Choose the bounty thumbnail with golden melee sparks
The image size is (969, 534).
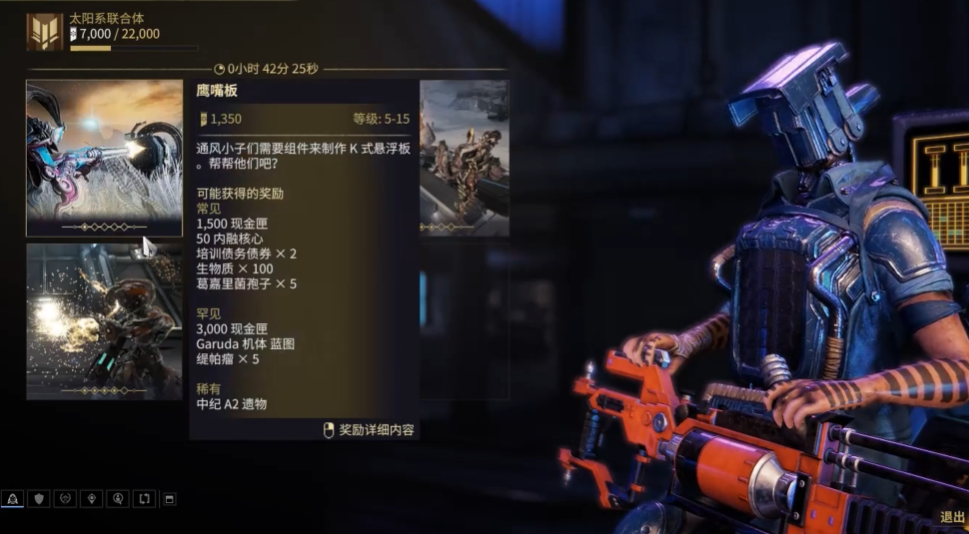[x=104, y=321]
